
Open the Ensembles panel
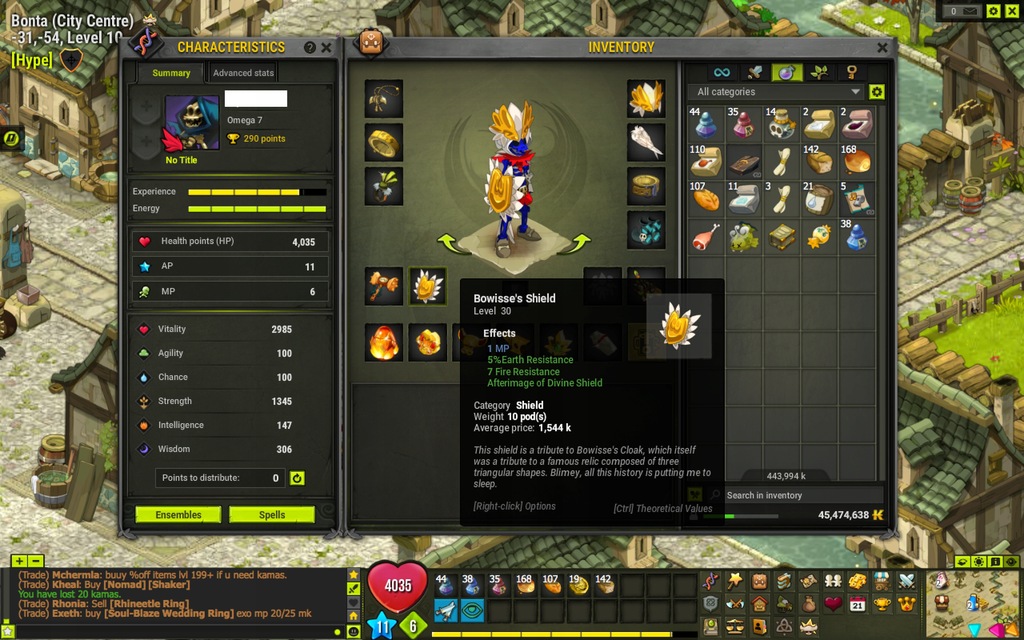coord(178,515)
